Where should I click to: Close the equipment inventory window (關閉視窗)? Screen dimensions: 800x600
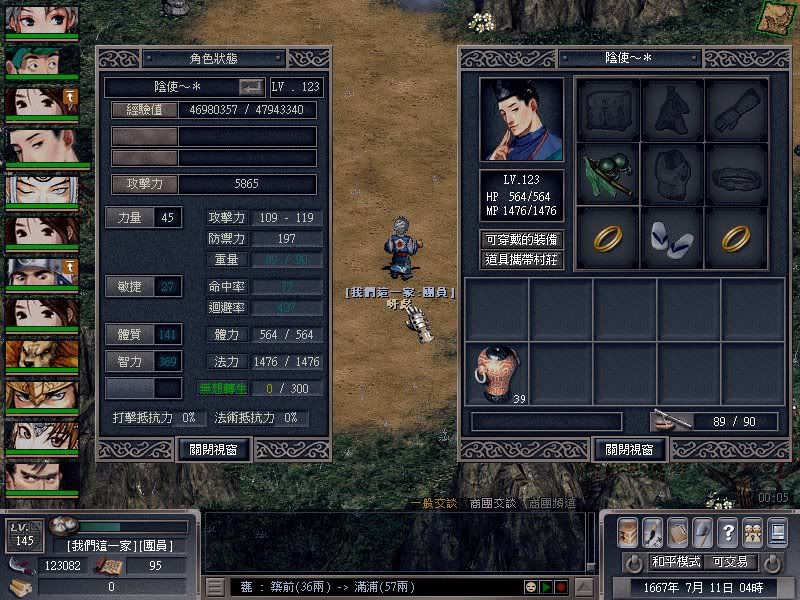point(630,449)
